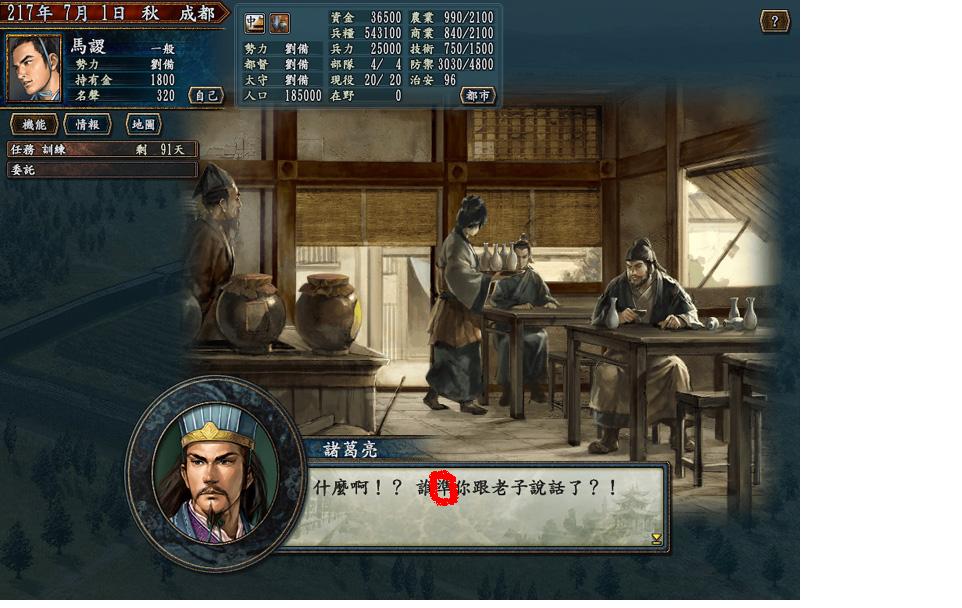This screenshot has width=962, height=608.
Task: Select the armor icon in city panel
Action: click(x=280, y=23)
